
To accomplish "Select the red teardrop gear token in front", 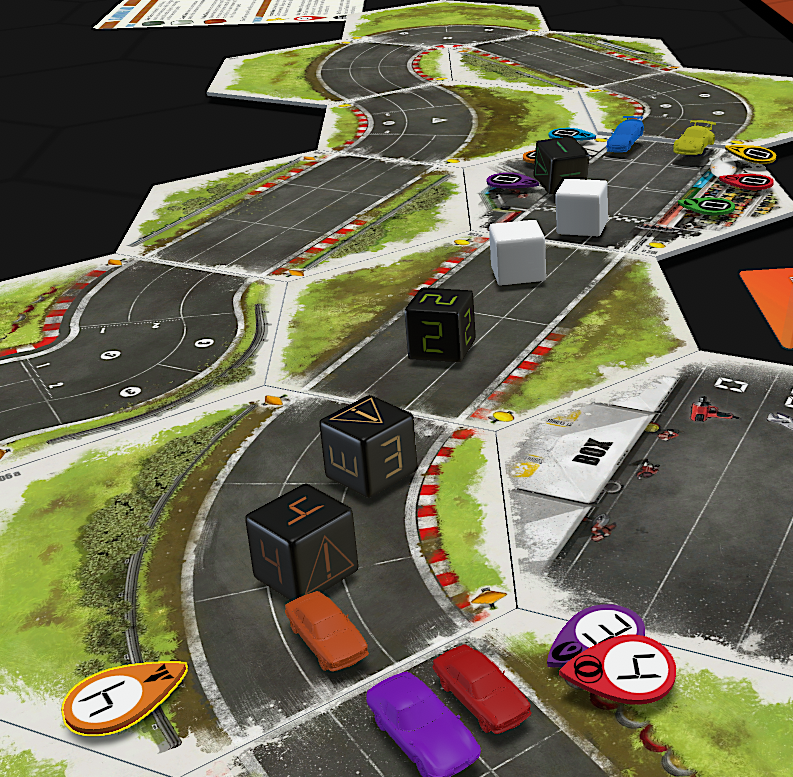I will 619,665.
